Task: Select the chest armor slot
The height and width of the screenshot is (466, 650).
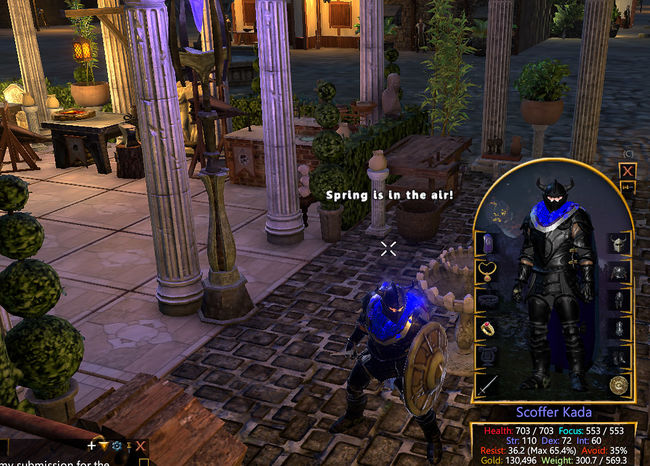Action: 618,272
